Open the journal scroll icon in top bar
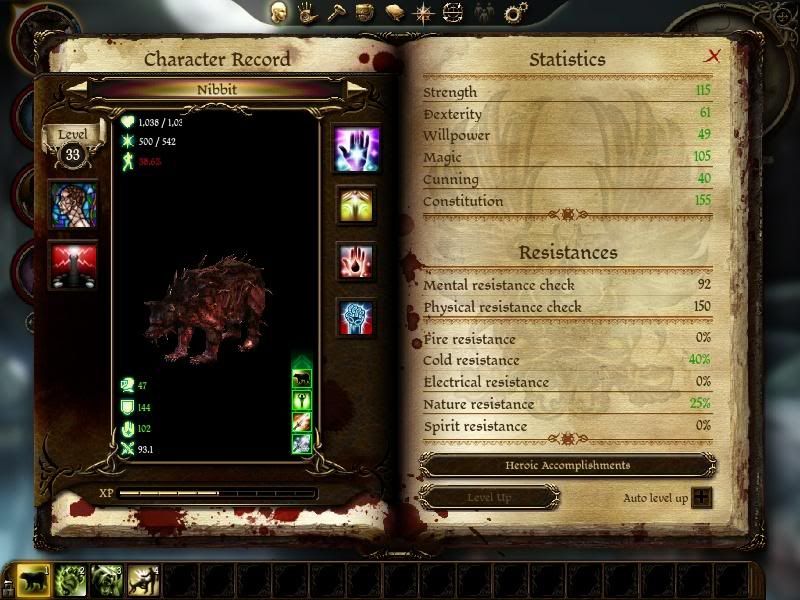Image resolution: width=800 pixels, height=600 pixels. [395, 13]
